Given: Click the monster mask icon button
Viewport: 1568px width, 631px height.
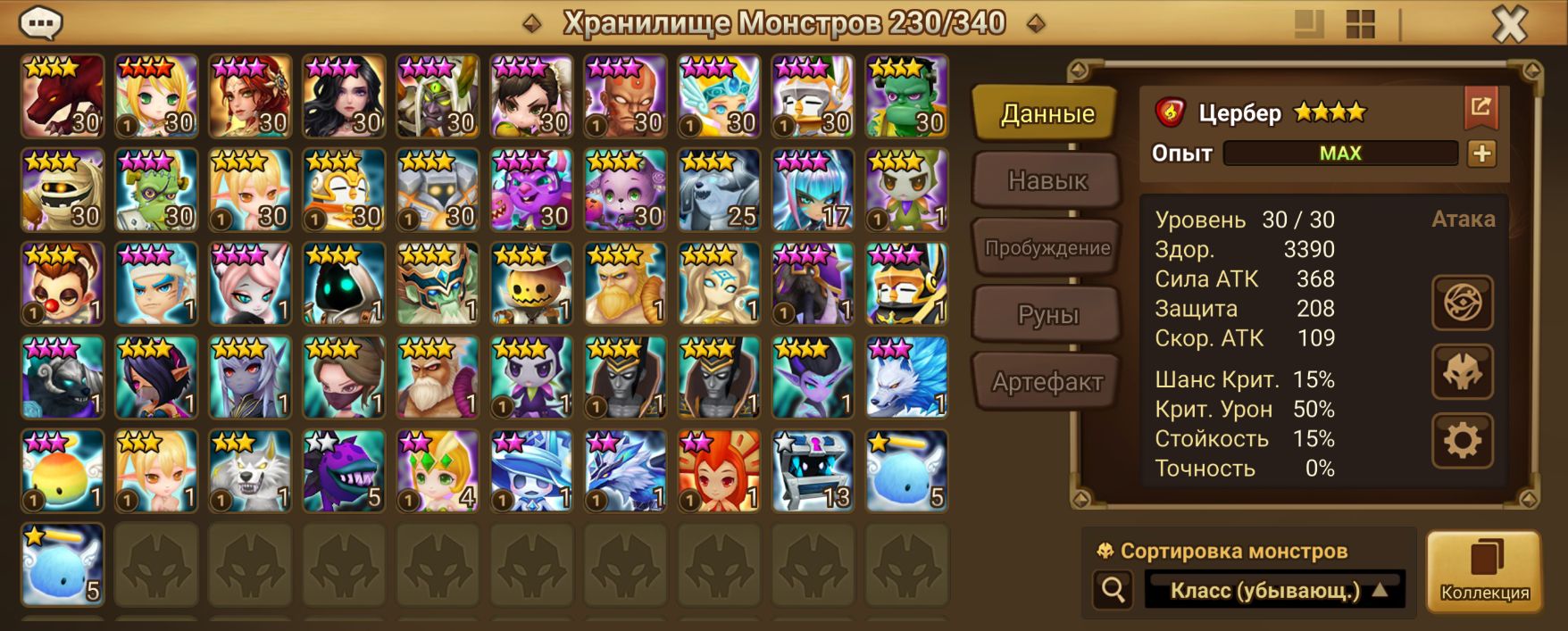Looking at the screenshot, I should click(x=1462, y=372).
